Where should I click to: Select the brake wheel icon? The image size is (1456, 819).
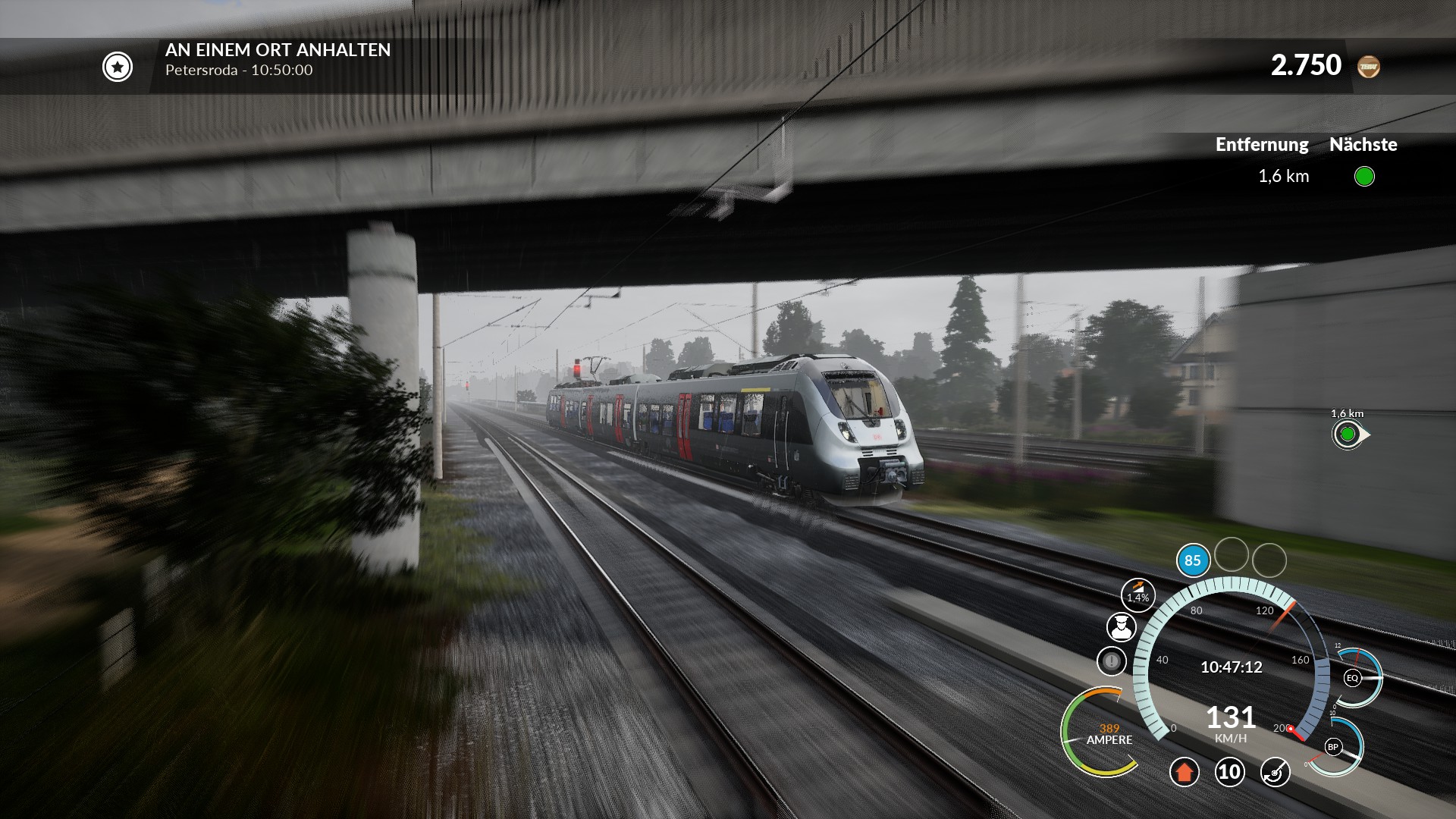coord(1275,772)
